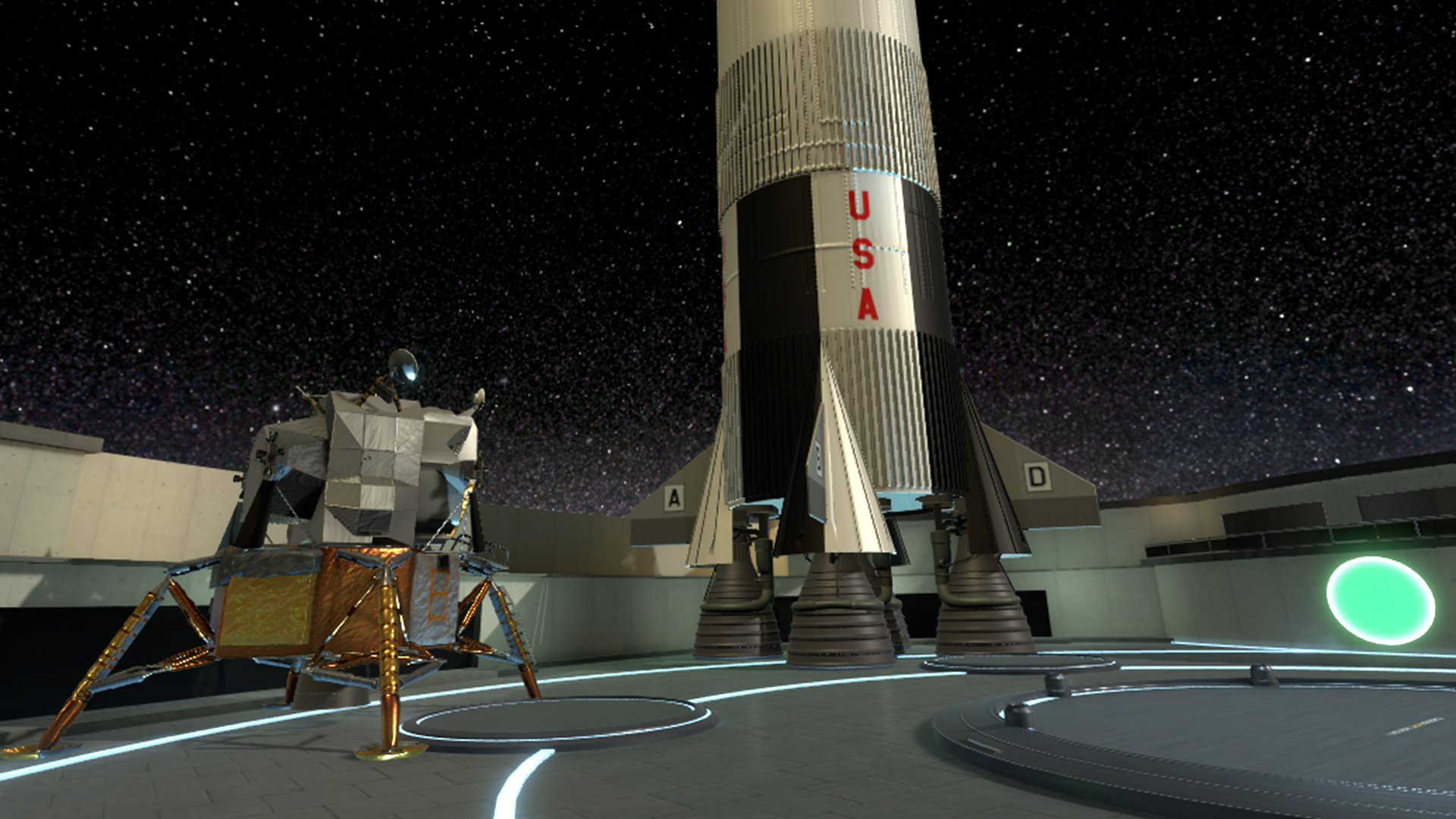Screen dimensions: 1456x819
Task: Select the glowing green circle hotspot
Action: click(1380, 600)
